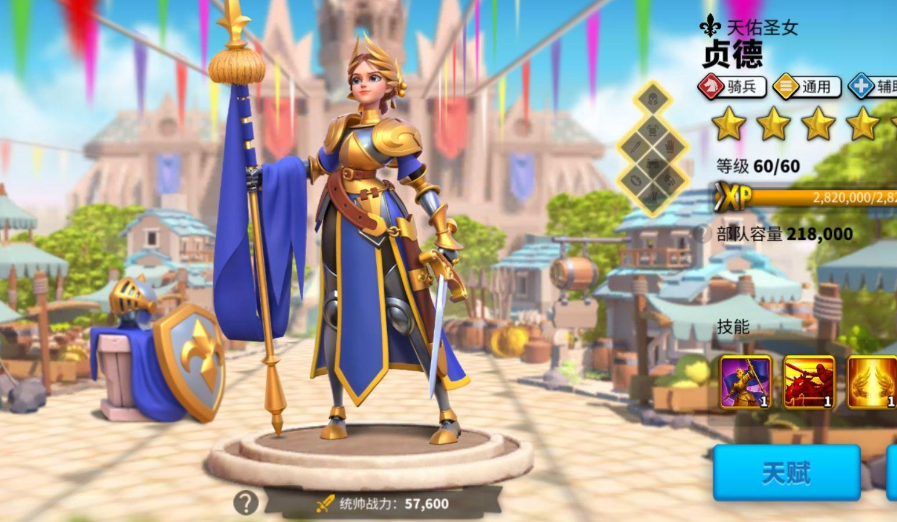Click the question mark help icon
Screen dimensions: 897x522
point(246,502)
